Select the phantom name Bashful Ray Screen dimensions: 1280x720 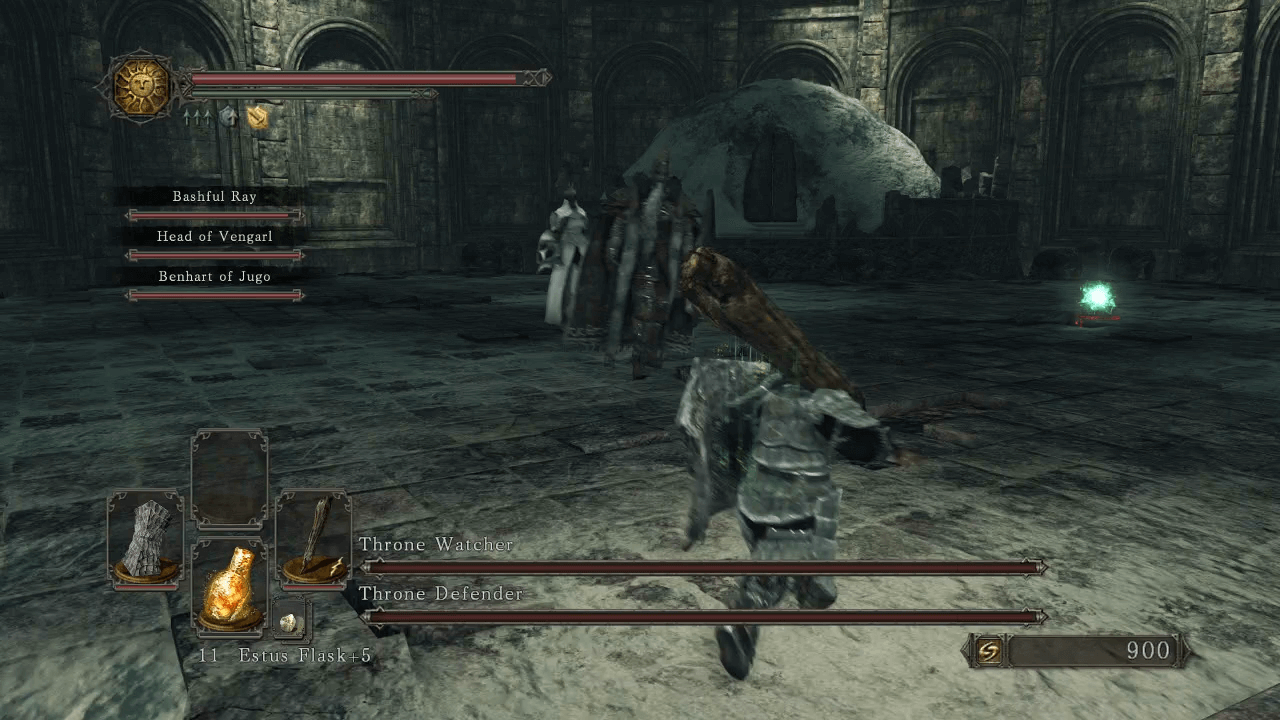click(x=215, y=197)
